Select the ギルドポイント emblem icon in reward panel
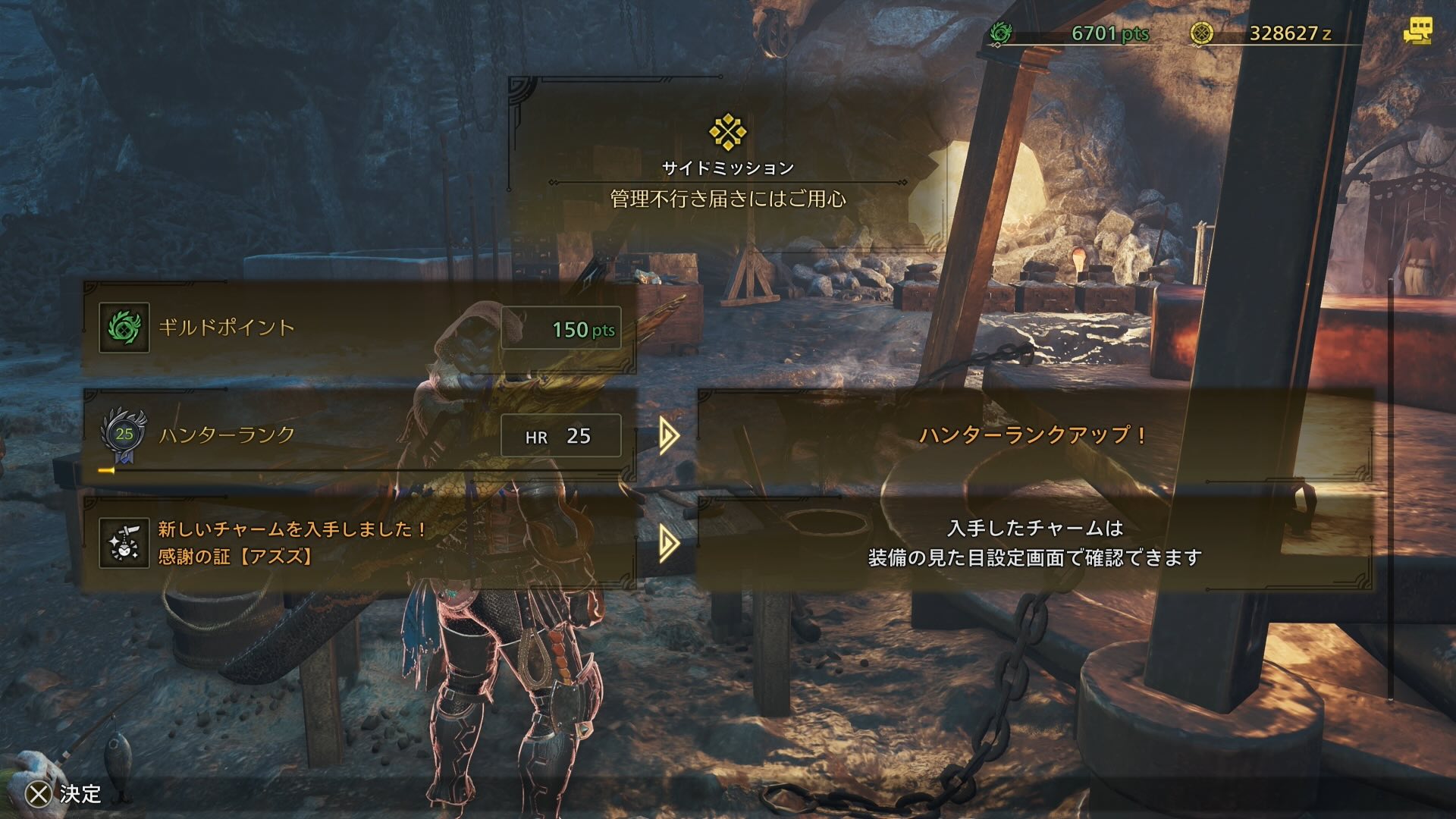1456x819 pixels. click(124, 329)
